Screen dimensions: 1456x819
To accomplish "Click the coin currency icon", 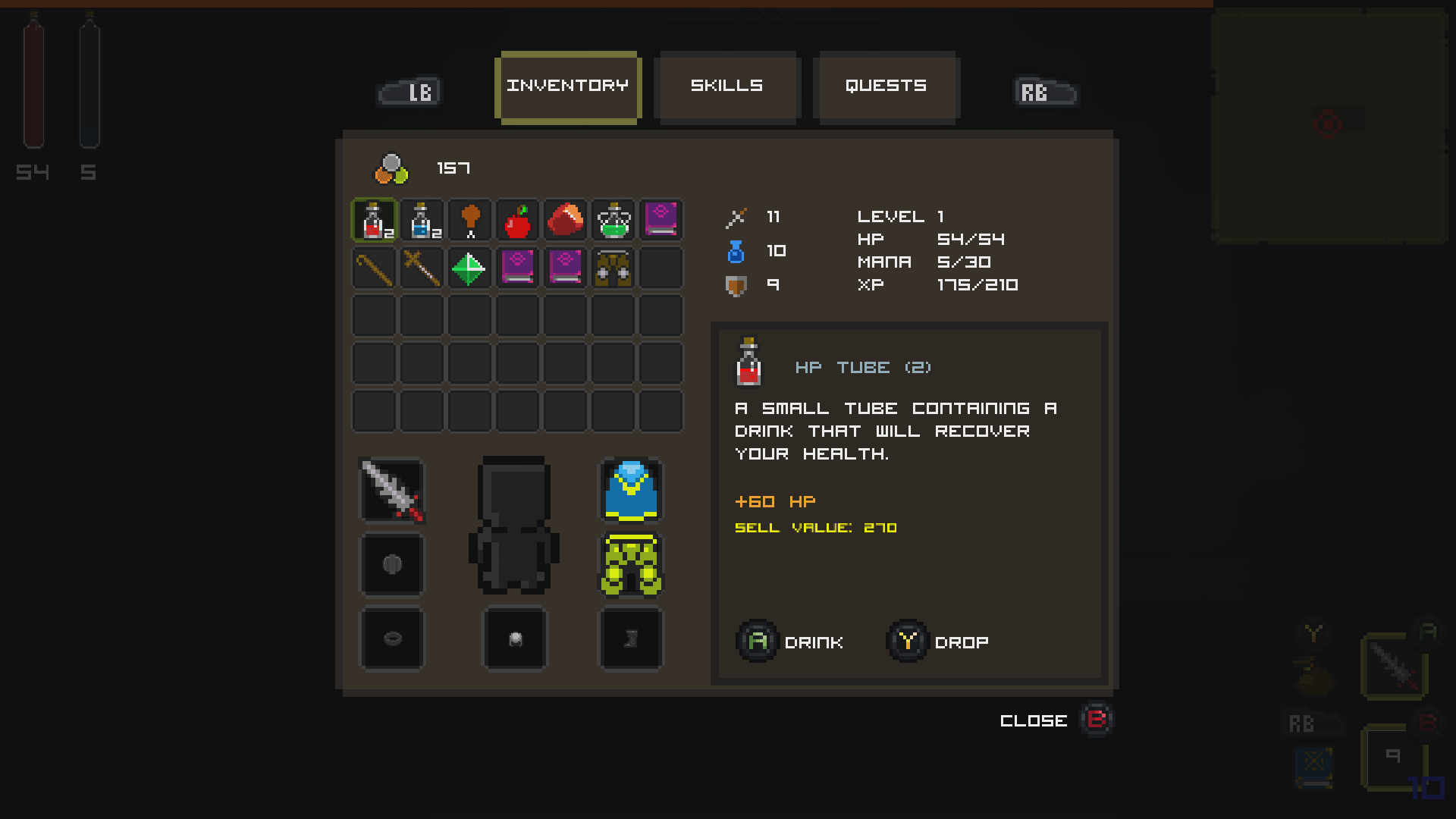I will pyautogui.click(x=389, y=168).
